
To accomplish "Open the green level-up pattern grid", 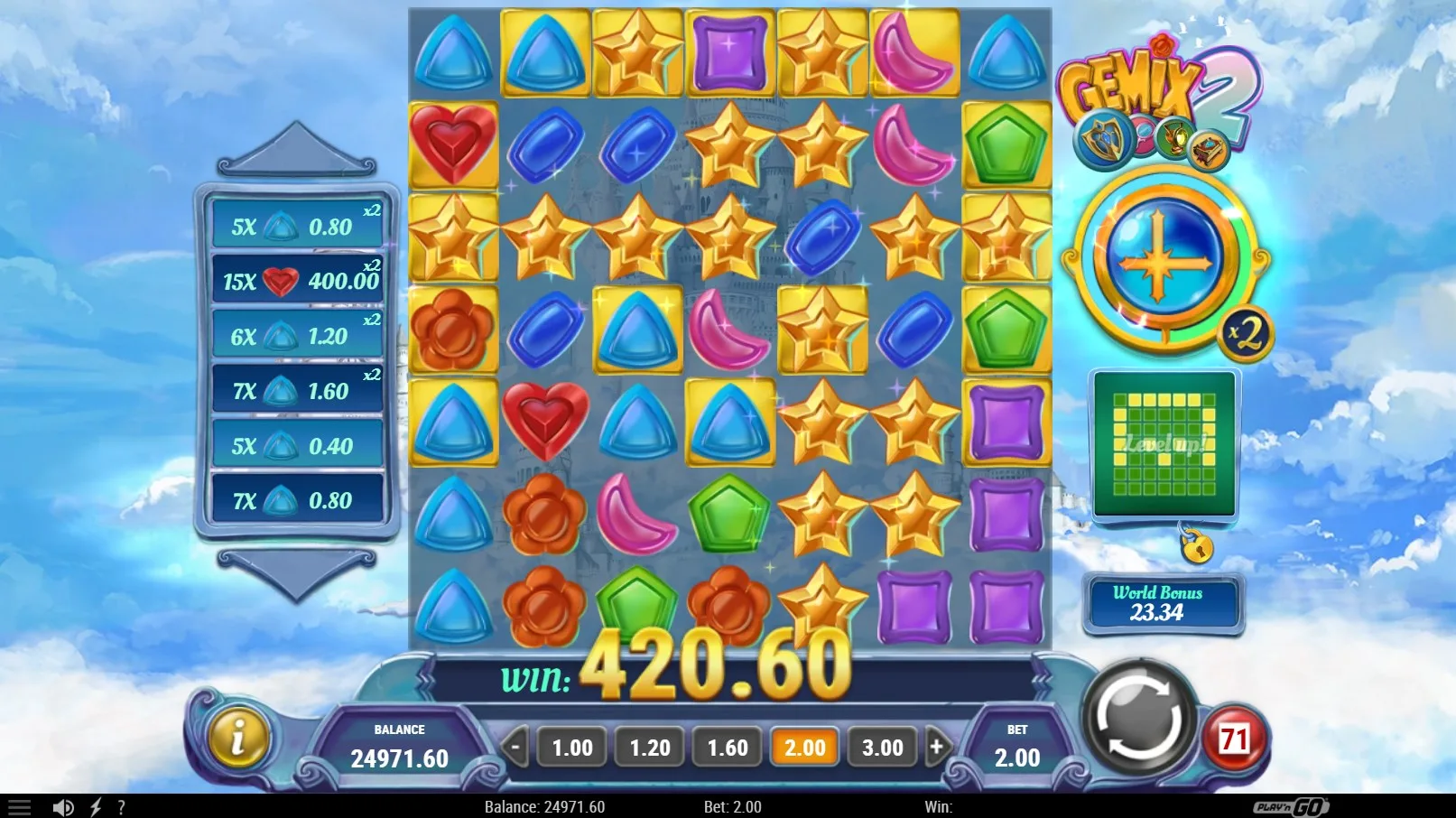I will point(1164,444).
